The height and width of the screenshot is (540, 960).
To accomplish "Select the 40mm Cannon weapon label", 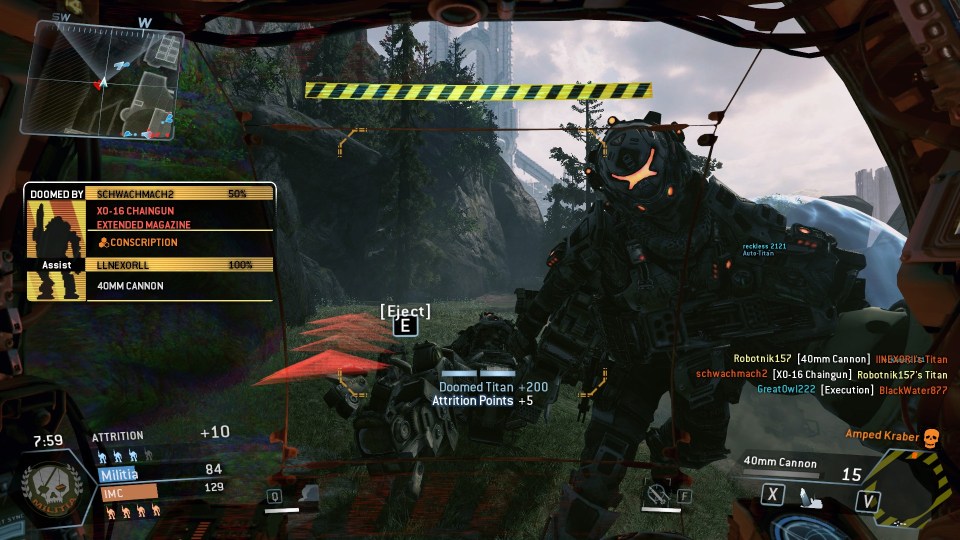I will (780, 463).
